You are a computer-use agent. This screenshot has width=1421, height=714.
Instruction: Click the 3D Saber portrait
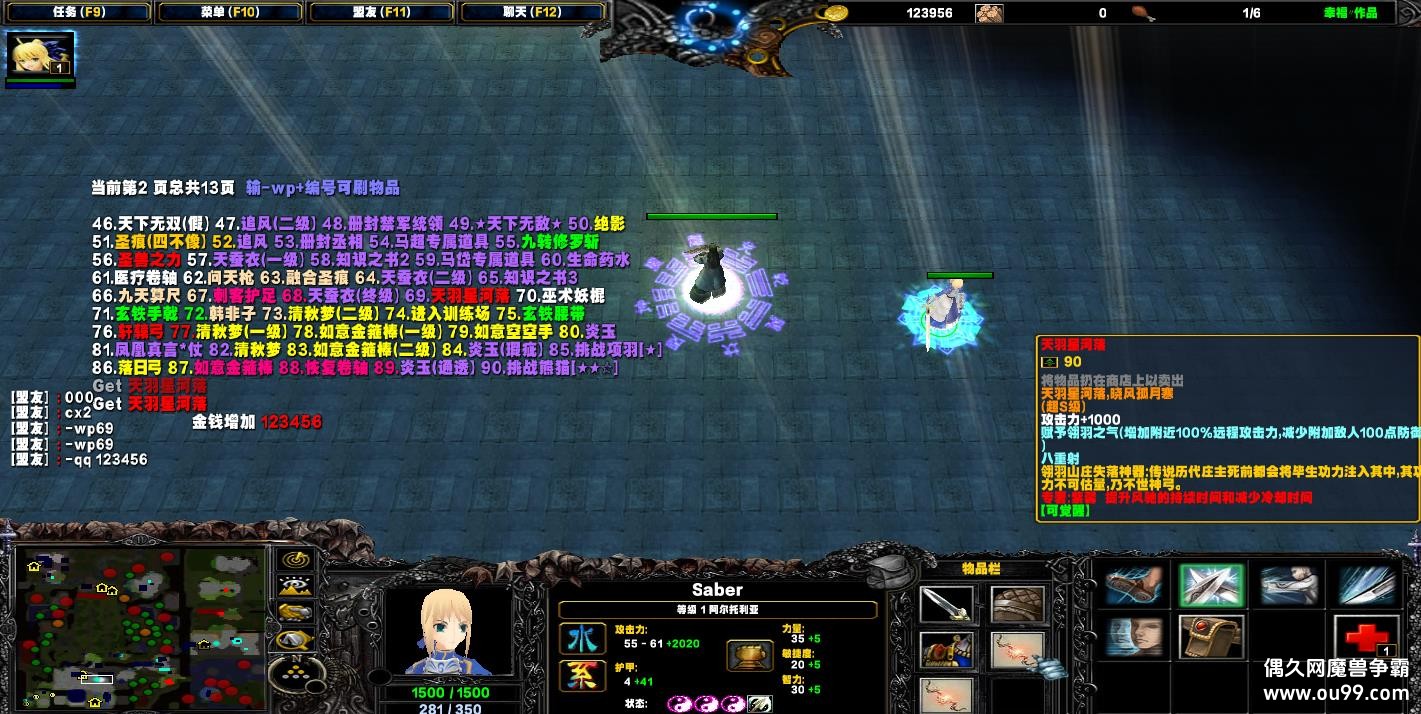(x=448, y=632)
